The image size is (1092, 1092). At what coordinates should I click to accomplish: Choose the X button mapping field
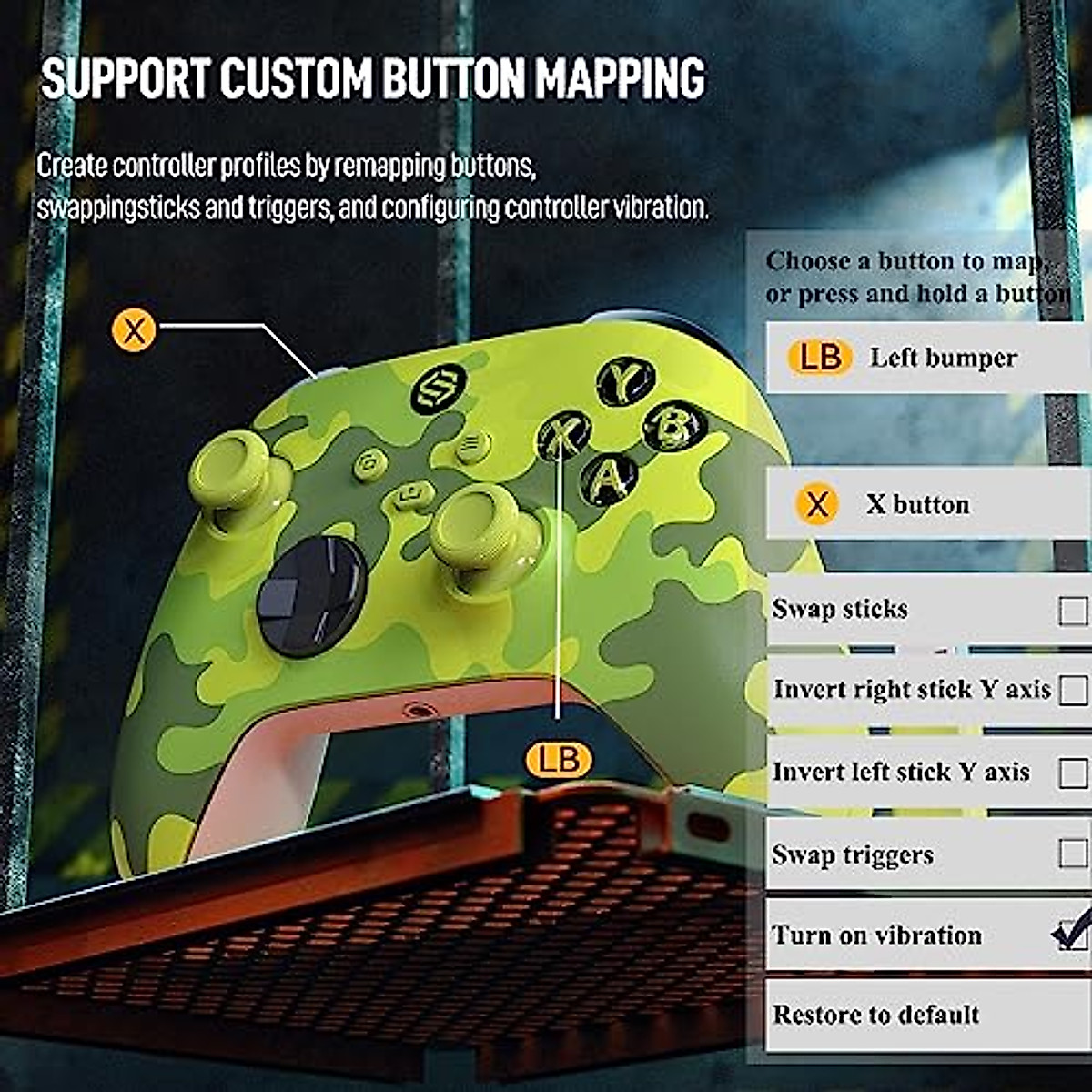[928, 504]
